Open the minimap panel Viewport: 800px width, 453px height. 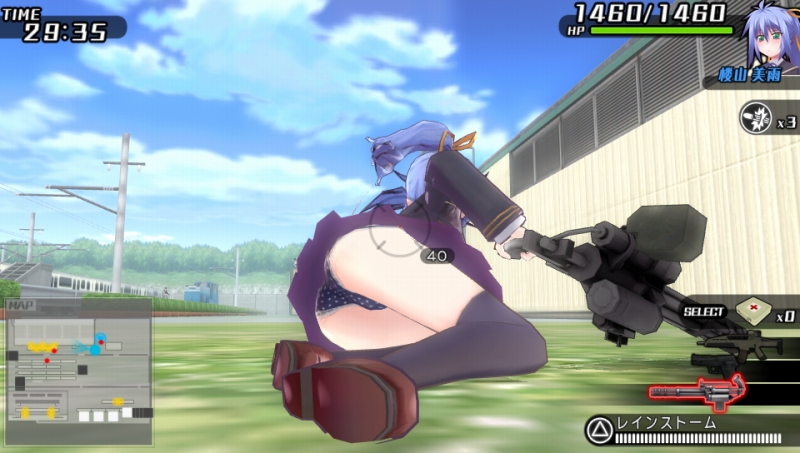(x=79, y=371)
